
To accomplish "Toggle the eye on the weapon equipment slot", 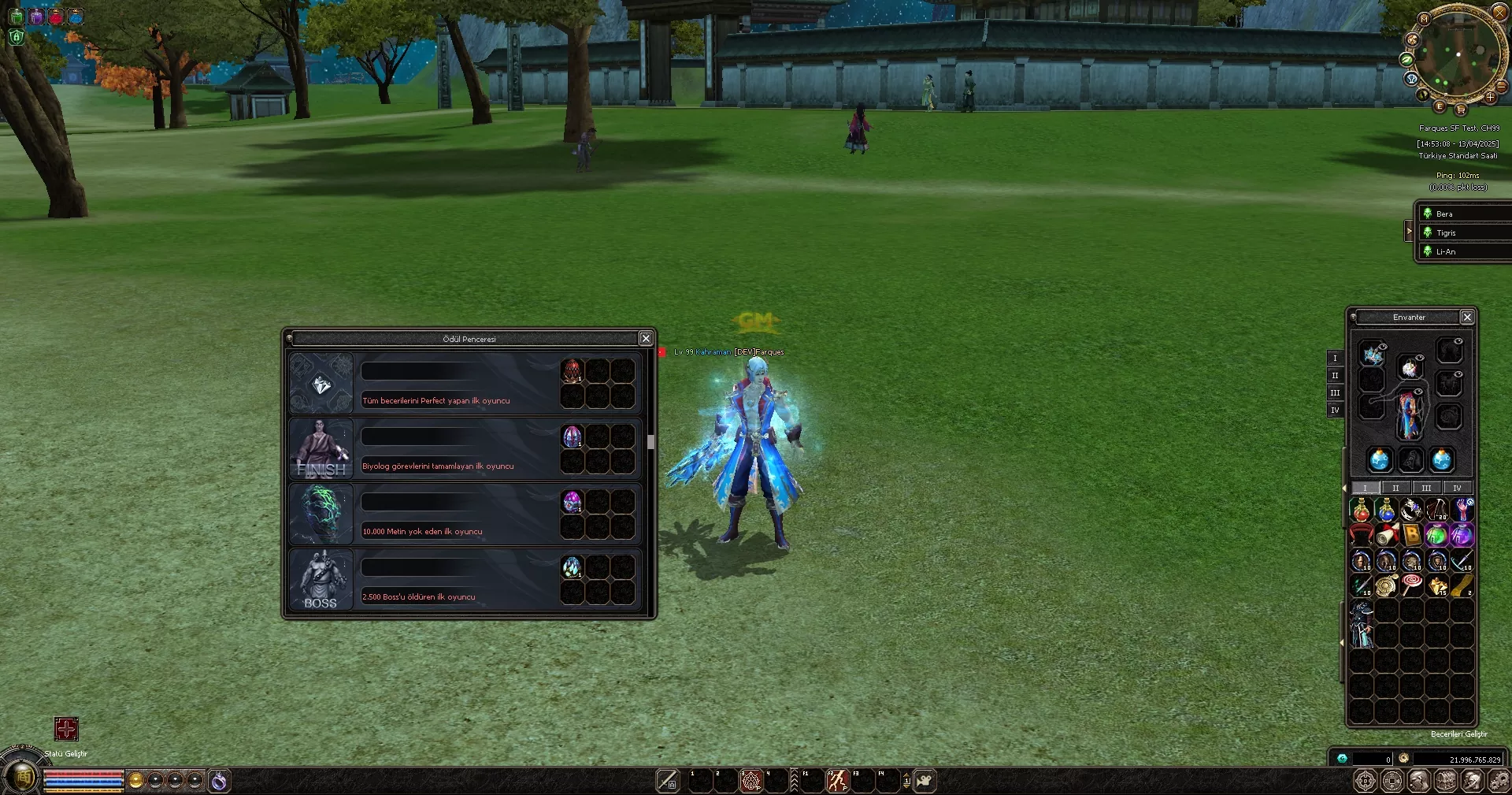I will 1383,347.
